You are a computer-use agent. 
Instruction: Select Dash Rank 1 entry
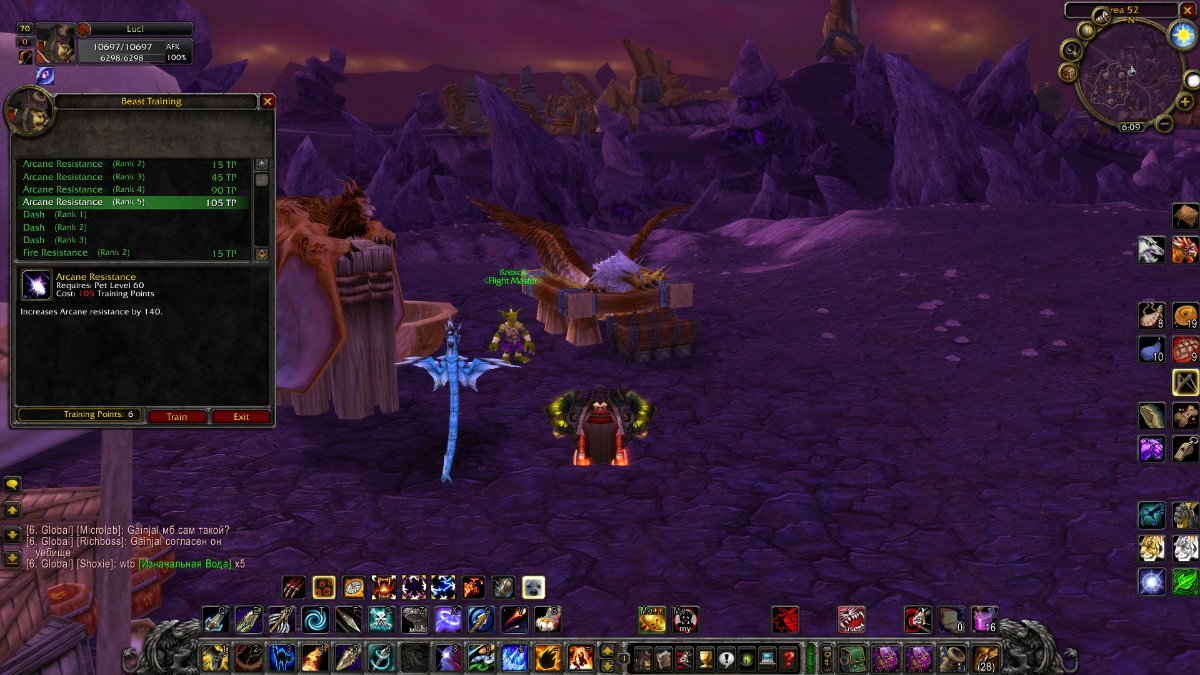[130, 215]
